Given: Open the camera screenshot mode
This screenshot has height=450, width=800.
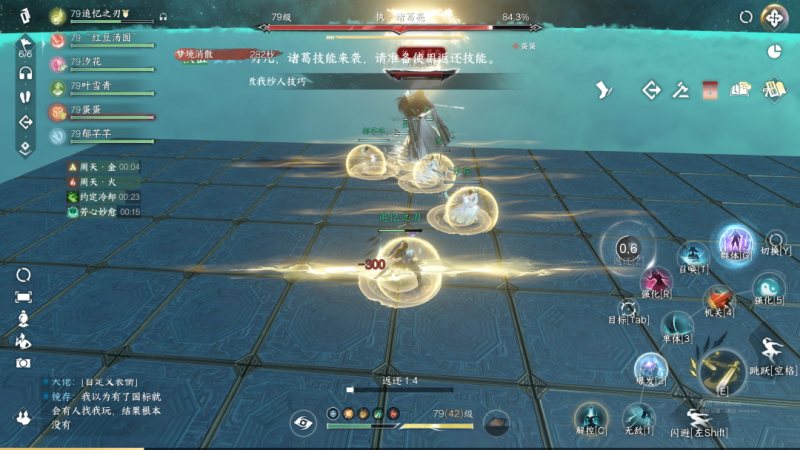Looking at the screenshot, I should [23, 363].
